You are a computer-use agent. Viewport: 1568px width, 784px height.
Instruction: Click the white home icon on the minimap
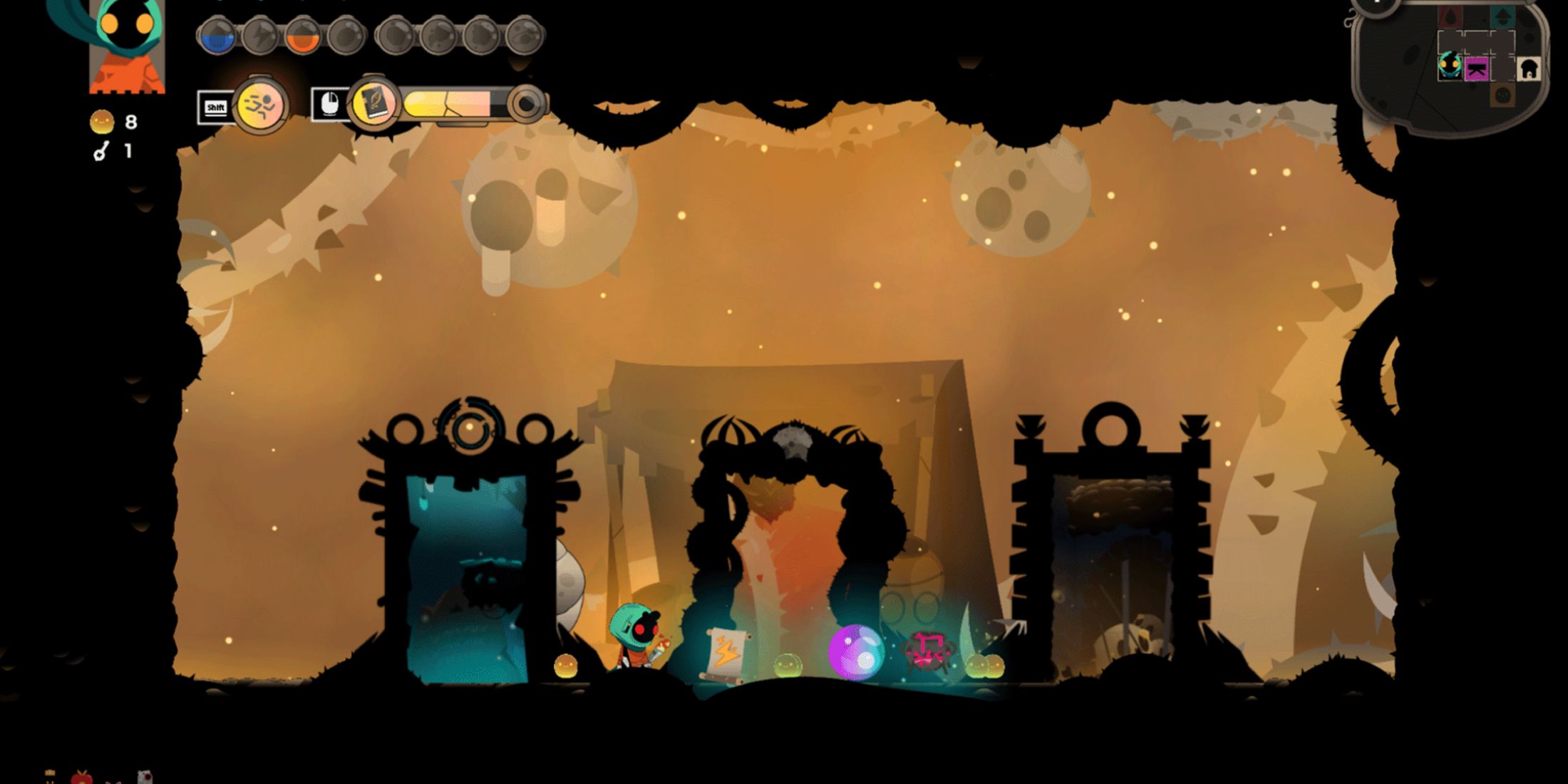(x=1529, y=68)
